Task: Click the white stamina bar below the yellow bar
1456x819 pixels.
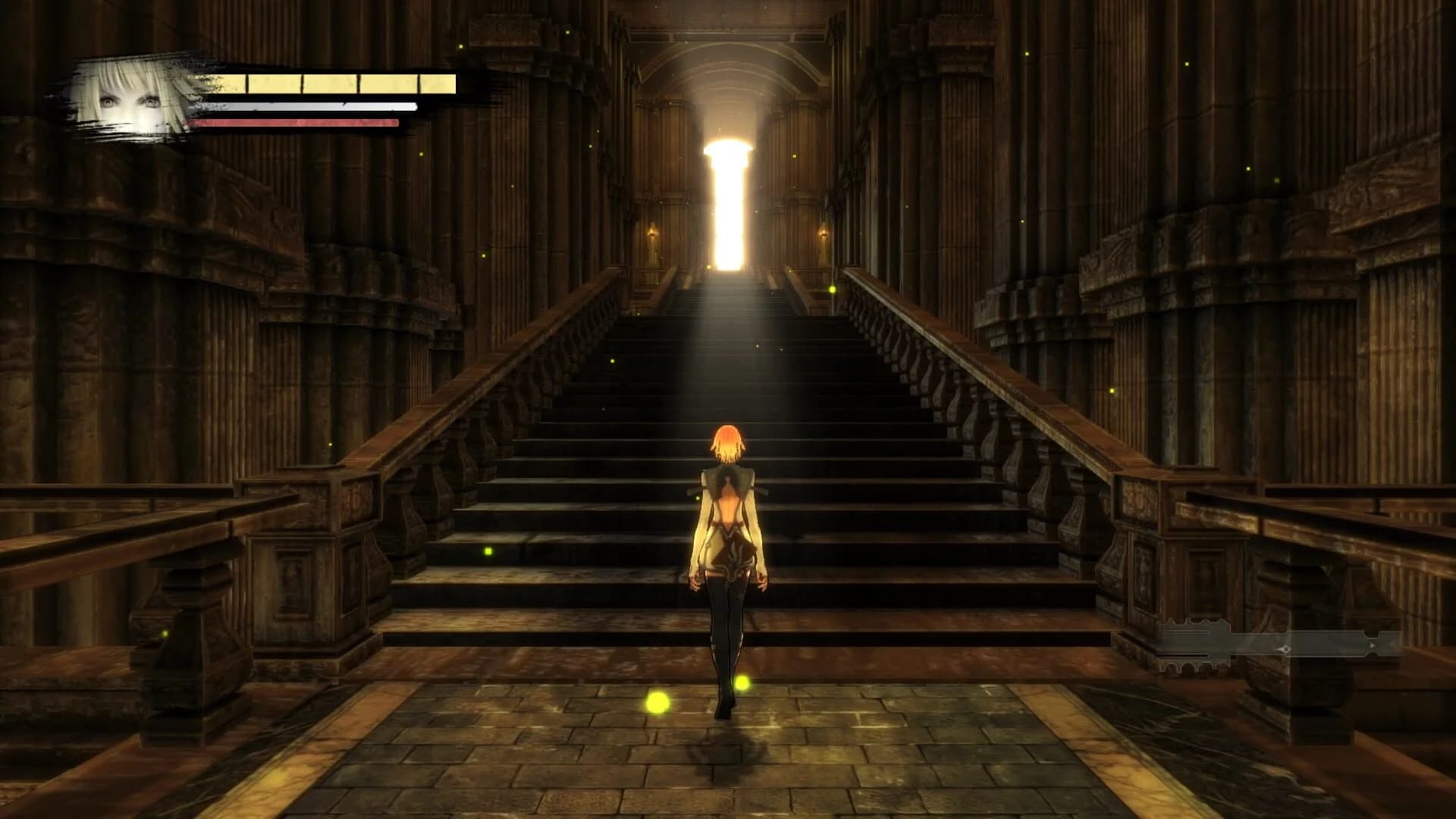Action: click(303, 106)
